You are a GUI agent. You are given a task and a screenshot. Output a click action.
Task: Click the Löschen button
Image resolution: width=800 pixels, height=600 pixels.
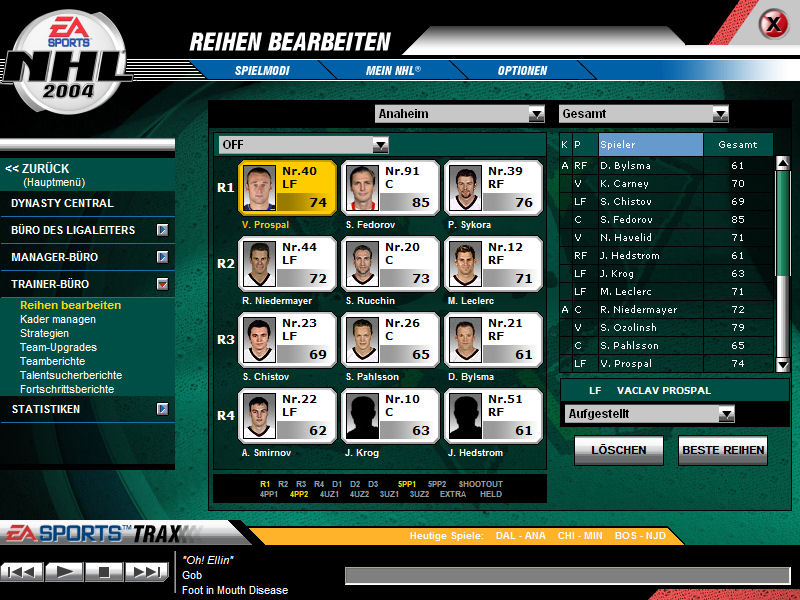tap(618, 450)
